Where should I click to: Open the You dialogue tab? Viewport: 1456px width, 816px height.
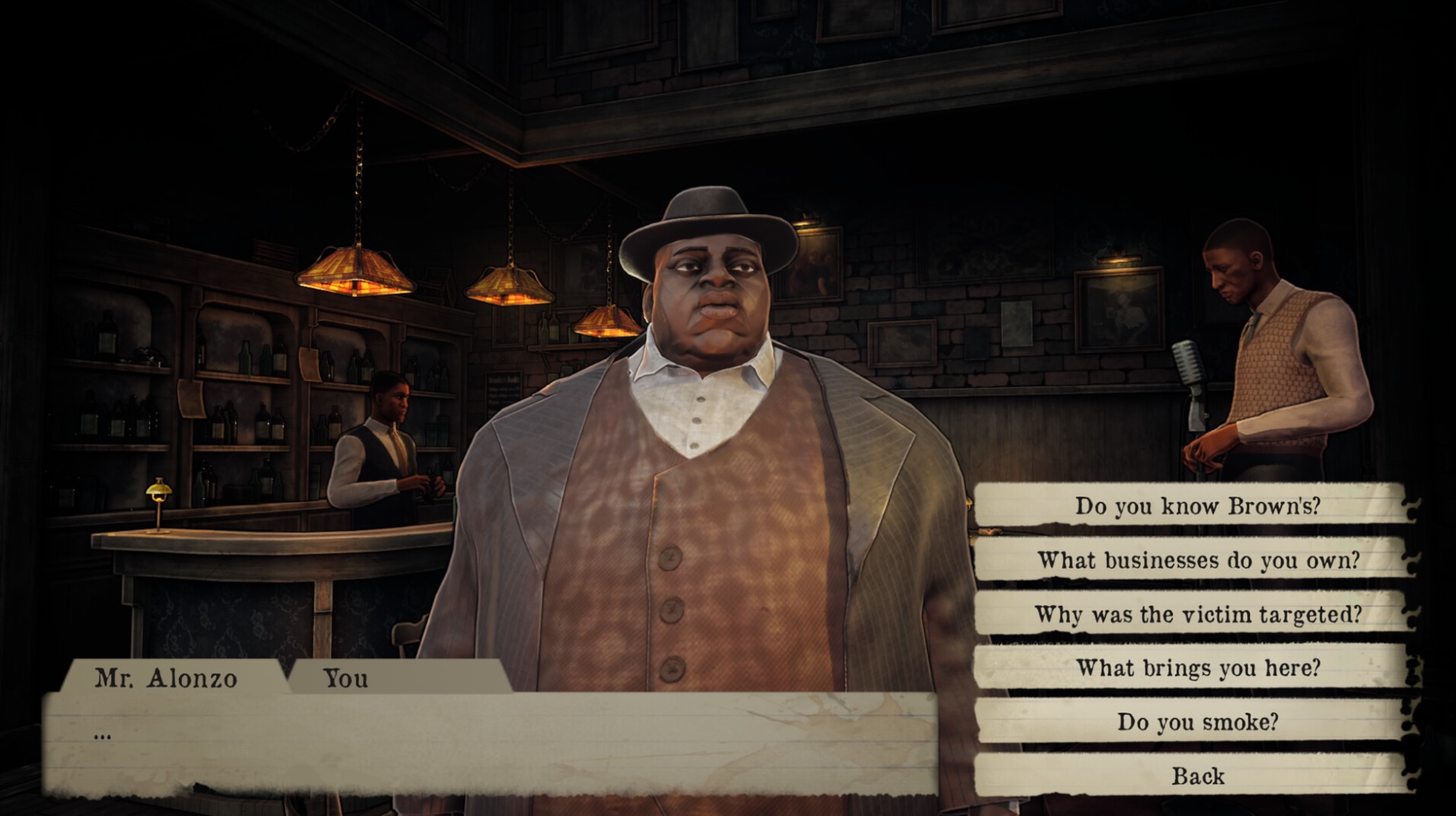click(346, 678)
